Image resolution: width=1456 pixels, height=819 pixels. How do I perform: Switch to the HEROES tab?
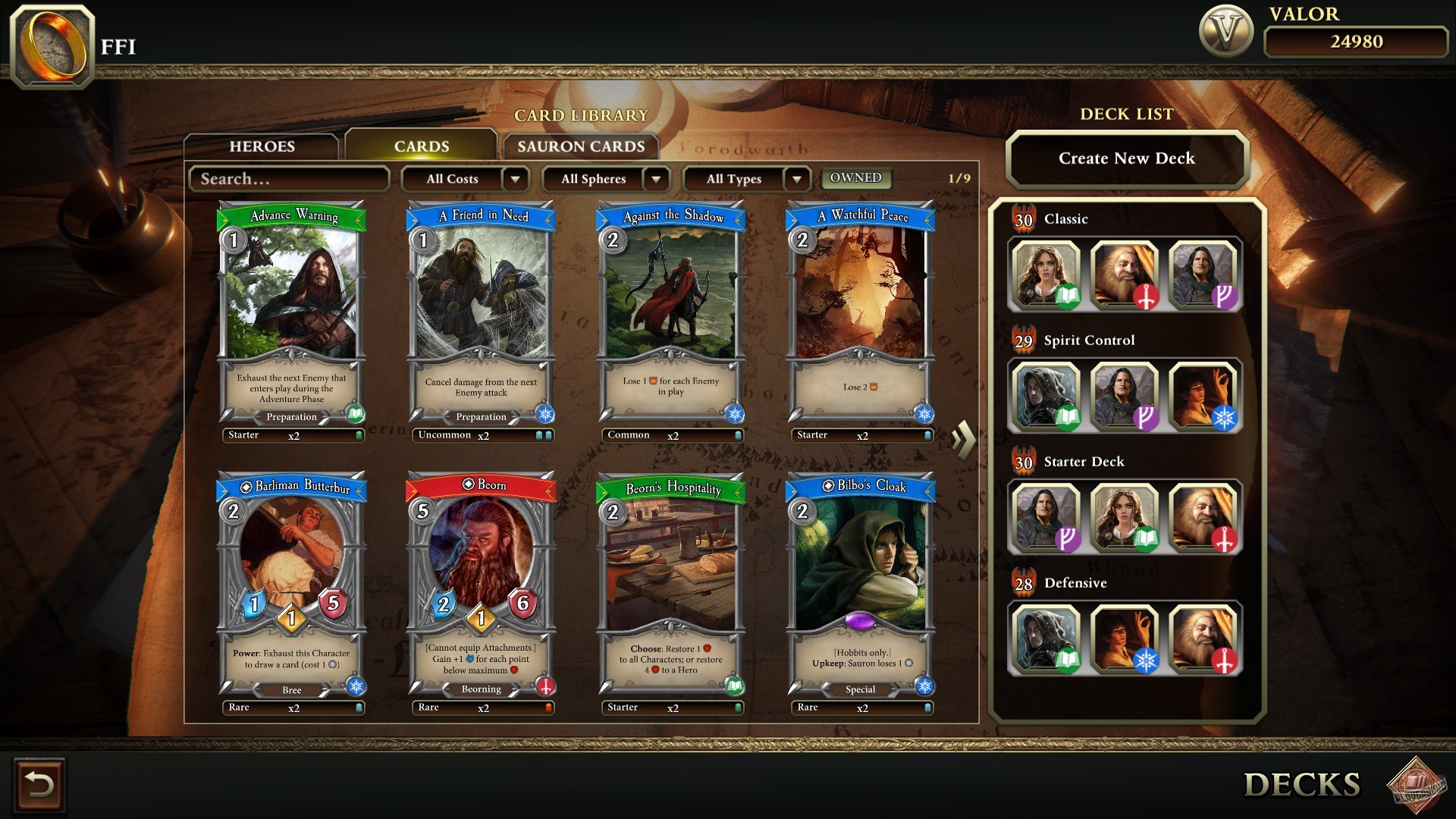click(262, 146)
